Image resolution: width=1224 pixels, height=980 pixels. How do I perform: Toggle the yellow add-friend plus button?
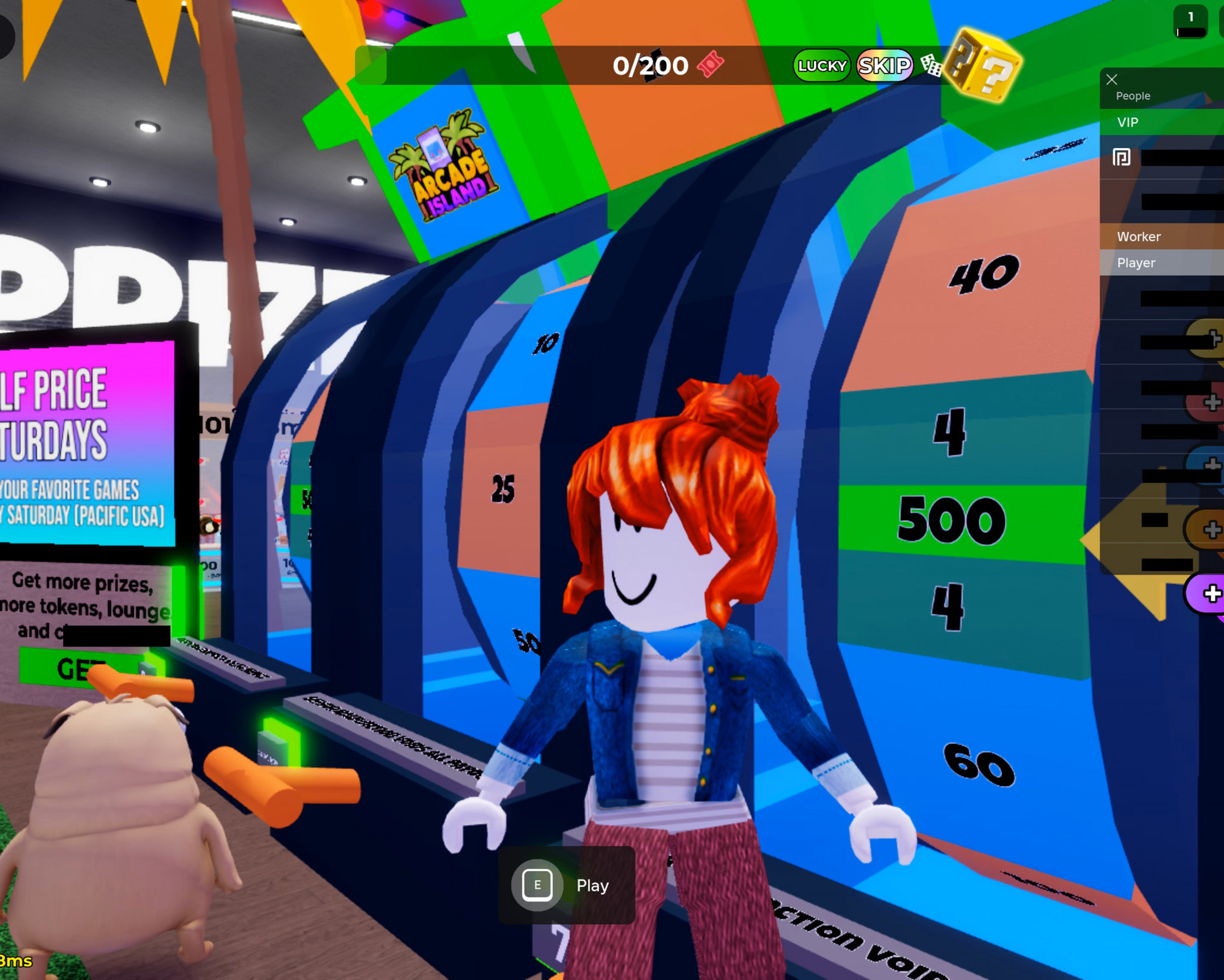coord(1215,337)
